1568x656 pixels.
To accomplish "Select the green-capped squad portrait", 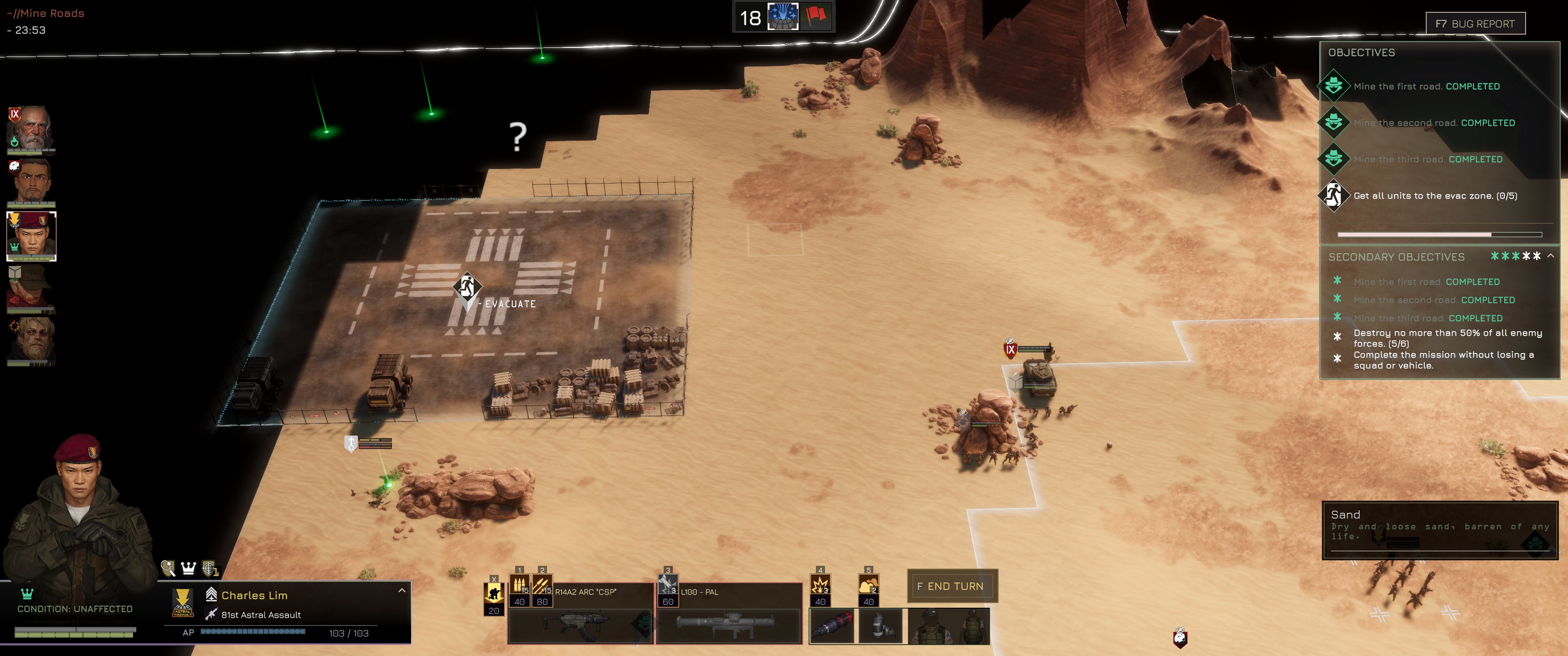I will pyautogui.click(x=31, y=288).
